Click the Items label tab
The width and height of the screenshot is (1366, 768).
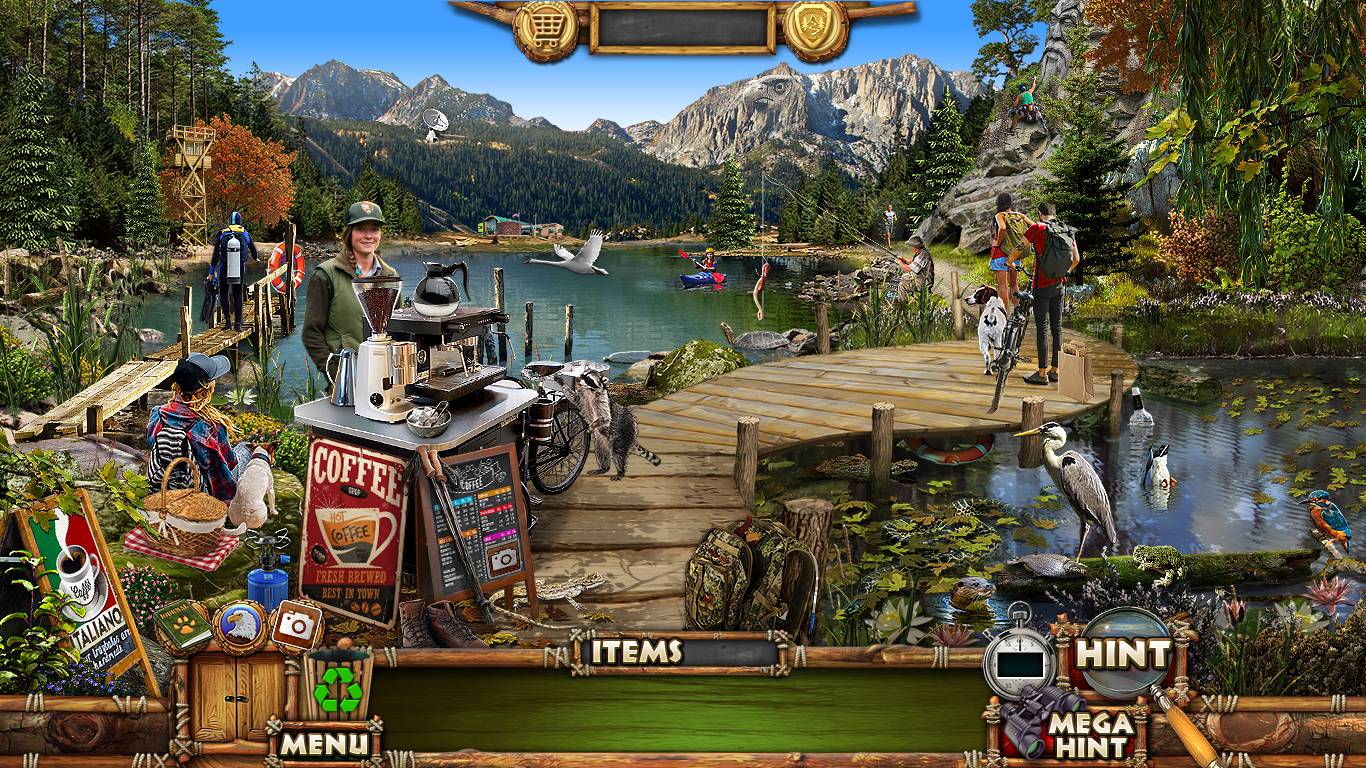[x=636, y=652]
